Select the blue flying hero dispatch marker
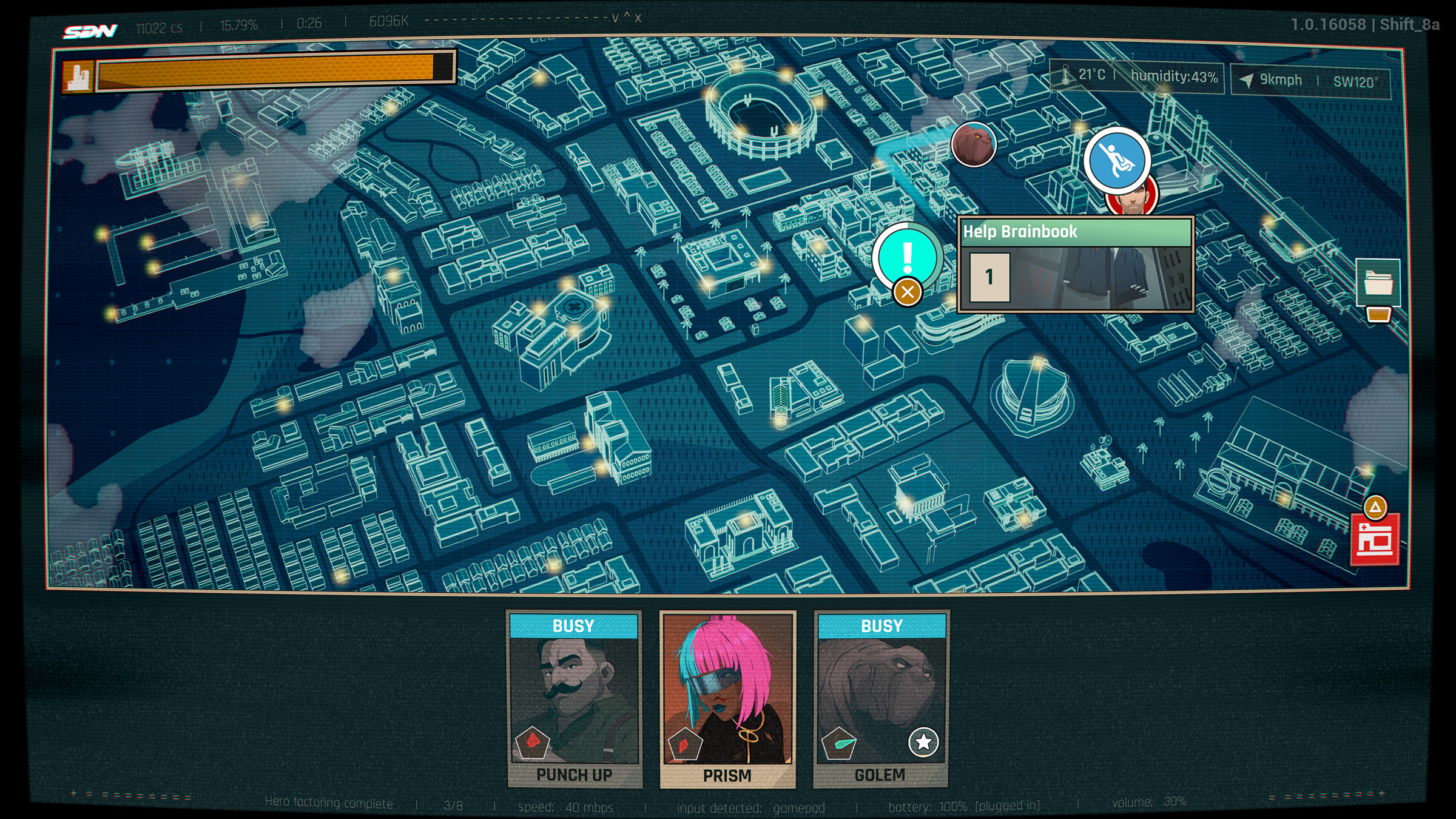The height and width of the screenshot is (819, 1456). pyautogui.click(x=1117, y=160)
